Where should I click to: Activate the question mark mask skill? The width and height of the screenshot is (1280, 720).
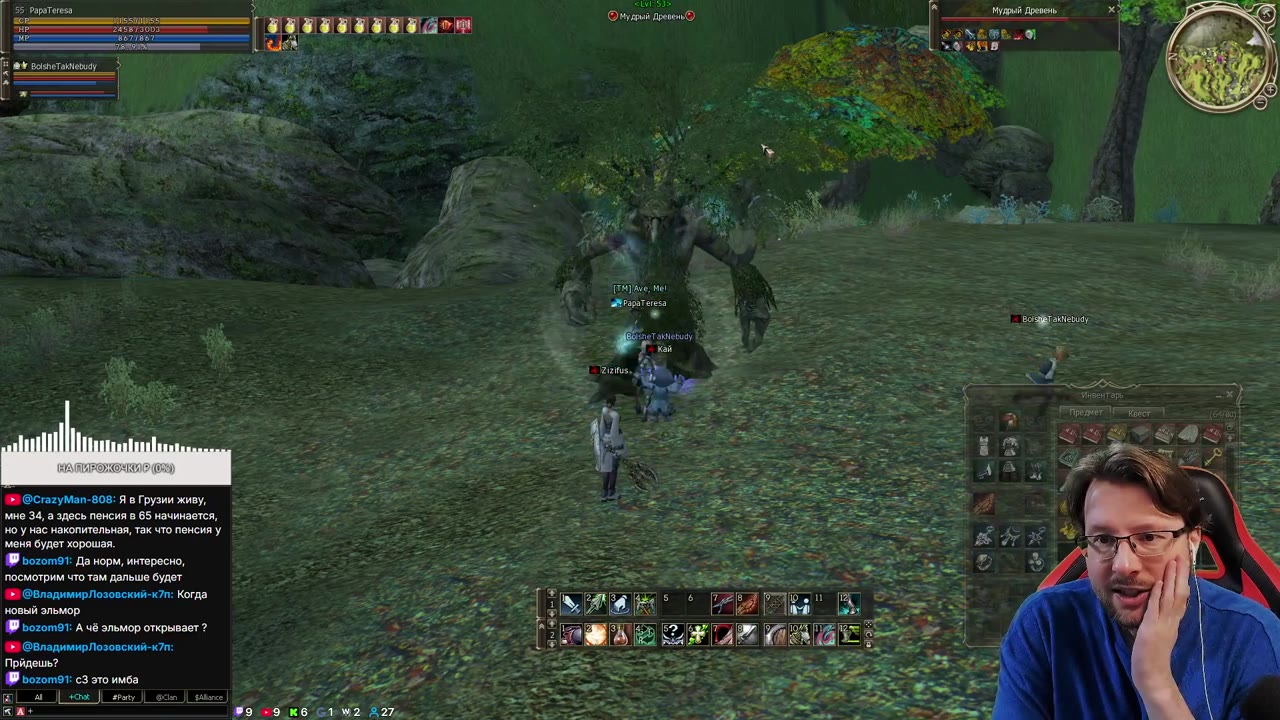coord(673,635)
